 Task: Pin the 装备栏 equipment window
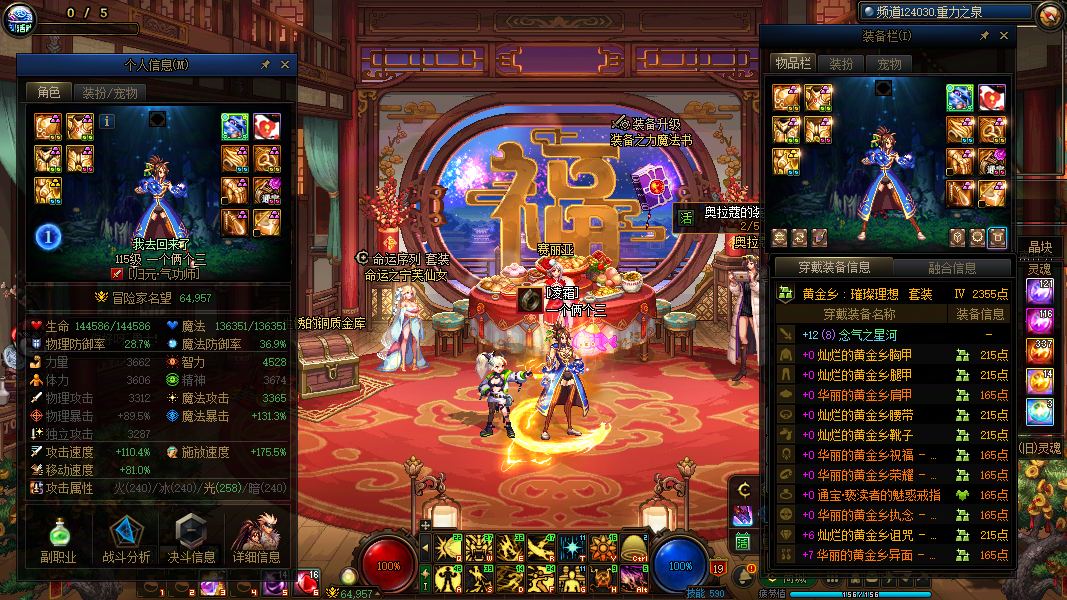(985, 35)
